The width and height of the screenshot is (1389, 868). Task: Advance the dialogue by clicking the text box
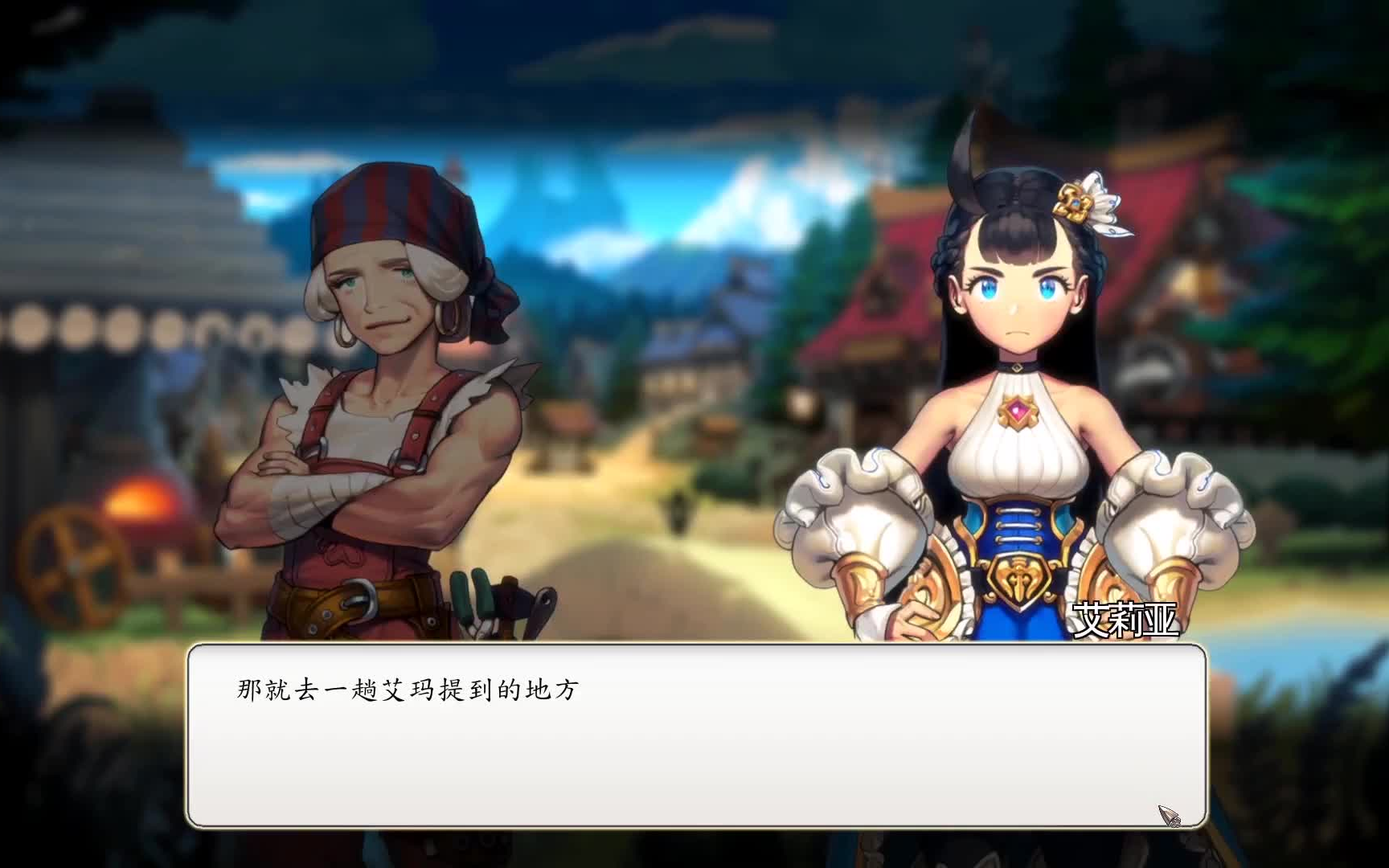coord(696,735)
